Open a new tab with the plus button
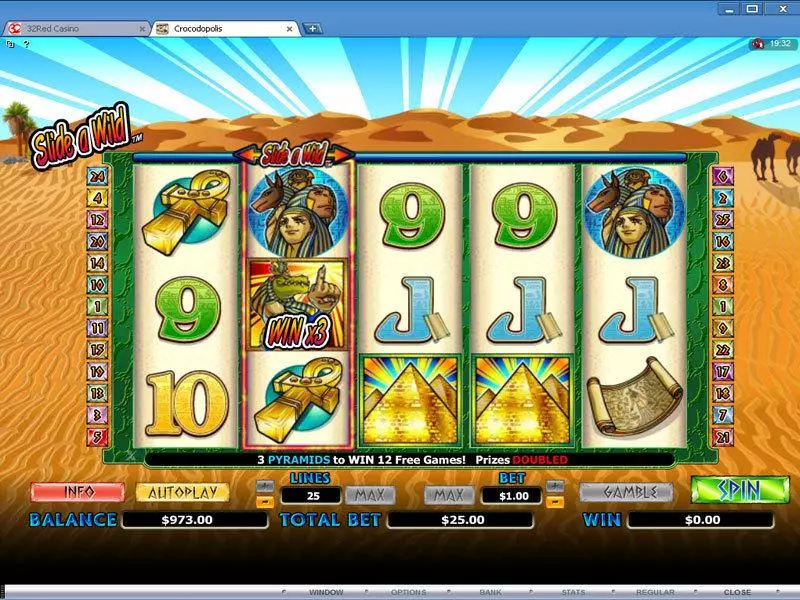 point(313,29)
